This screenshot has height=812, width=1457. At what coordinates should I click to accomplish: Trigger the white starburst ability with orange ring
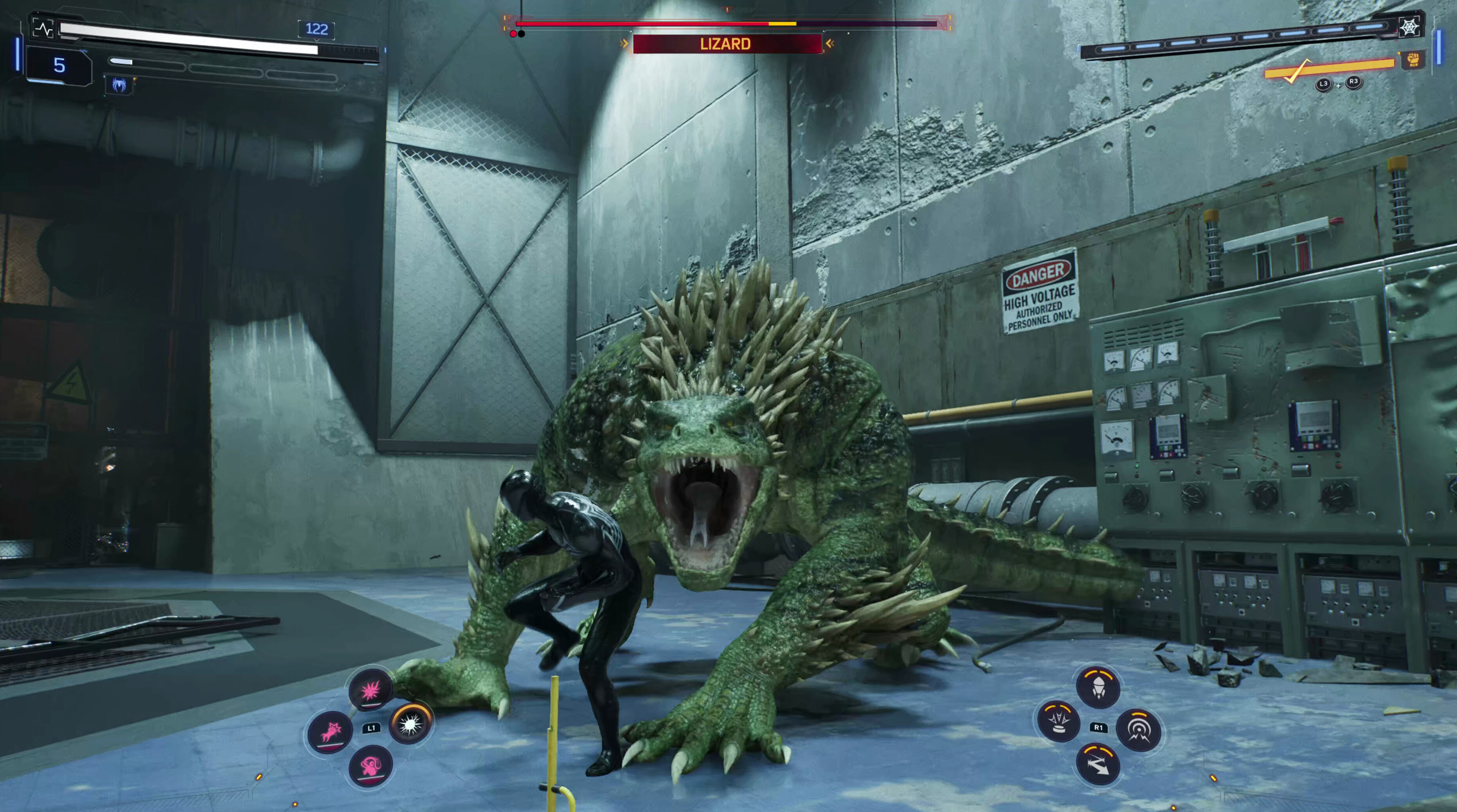(411, 724)
